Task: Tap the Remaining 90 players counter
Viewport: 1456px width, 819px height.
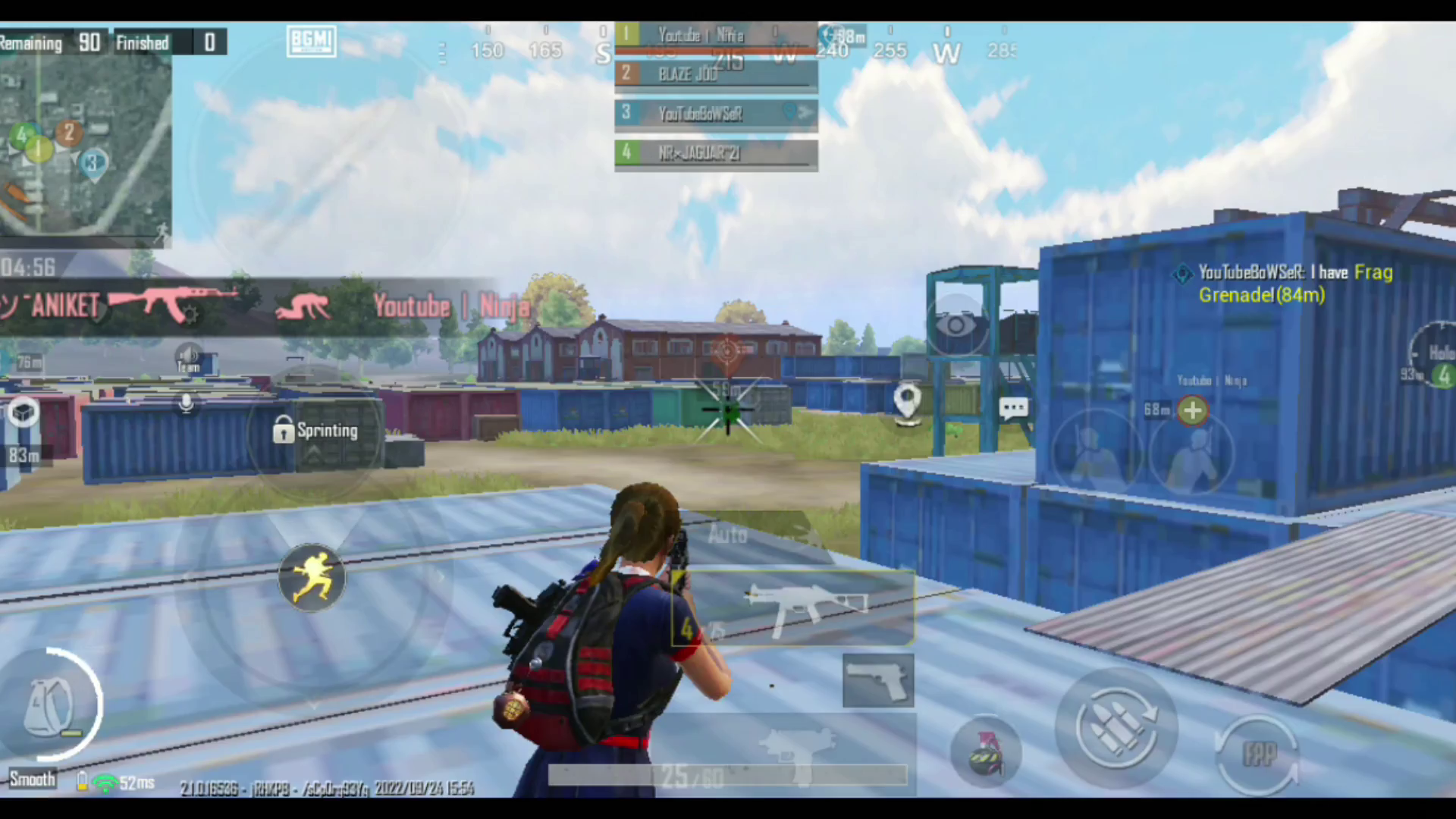Action: click(53, 42)
